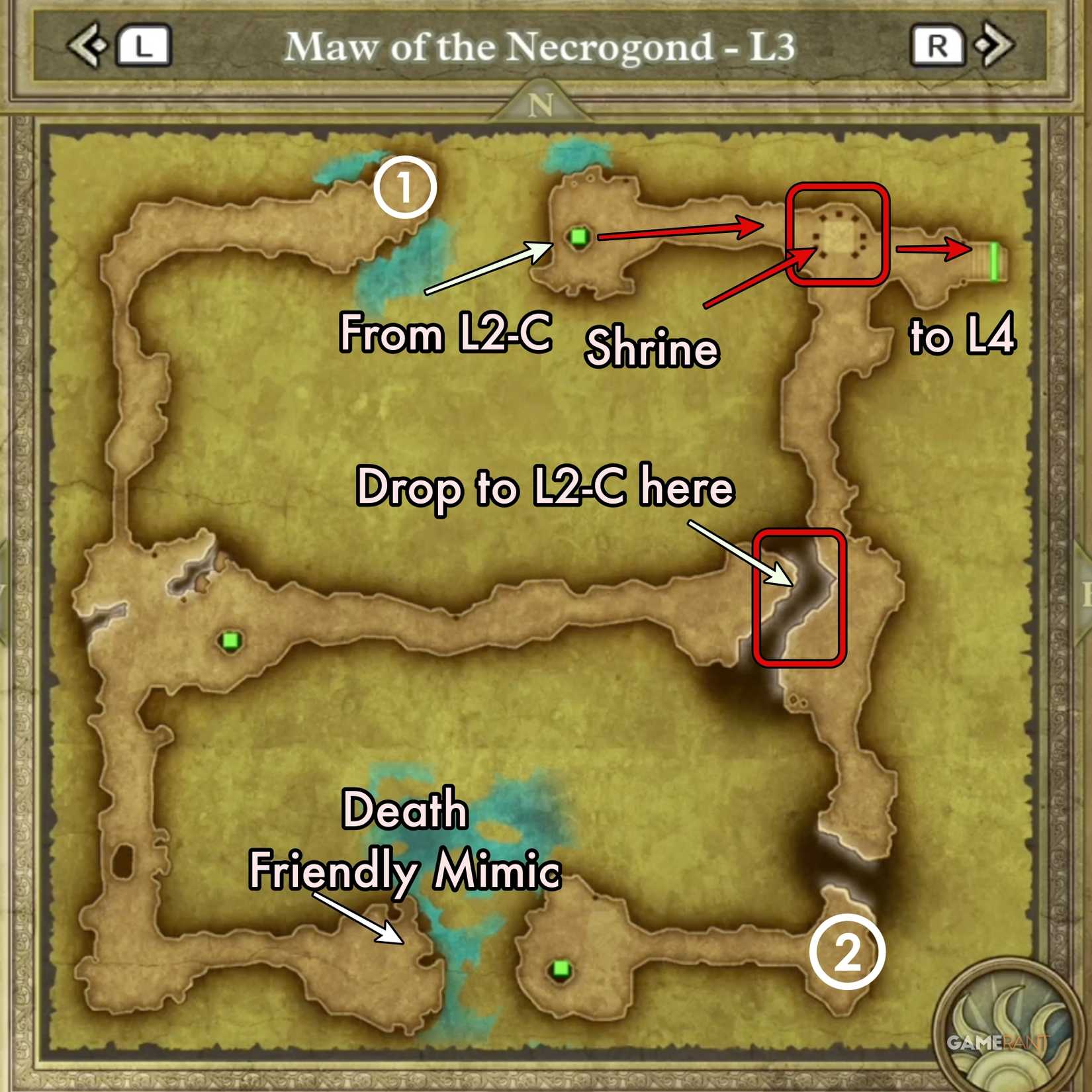Toggle the Drop to L2-C highlight box
1092x1092 pixels.
coord(799,600)
